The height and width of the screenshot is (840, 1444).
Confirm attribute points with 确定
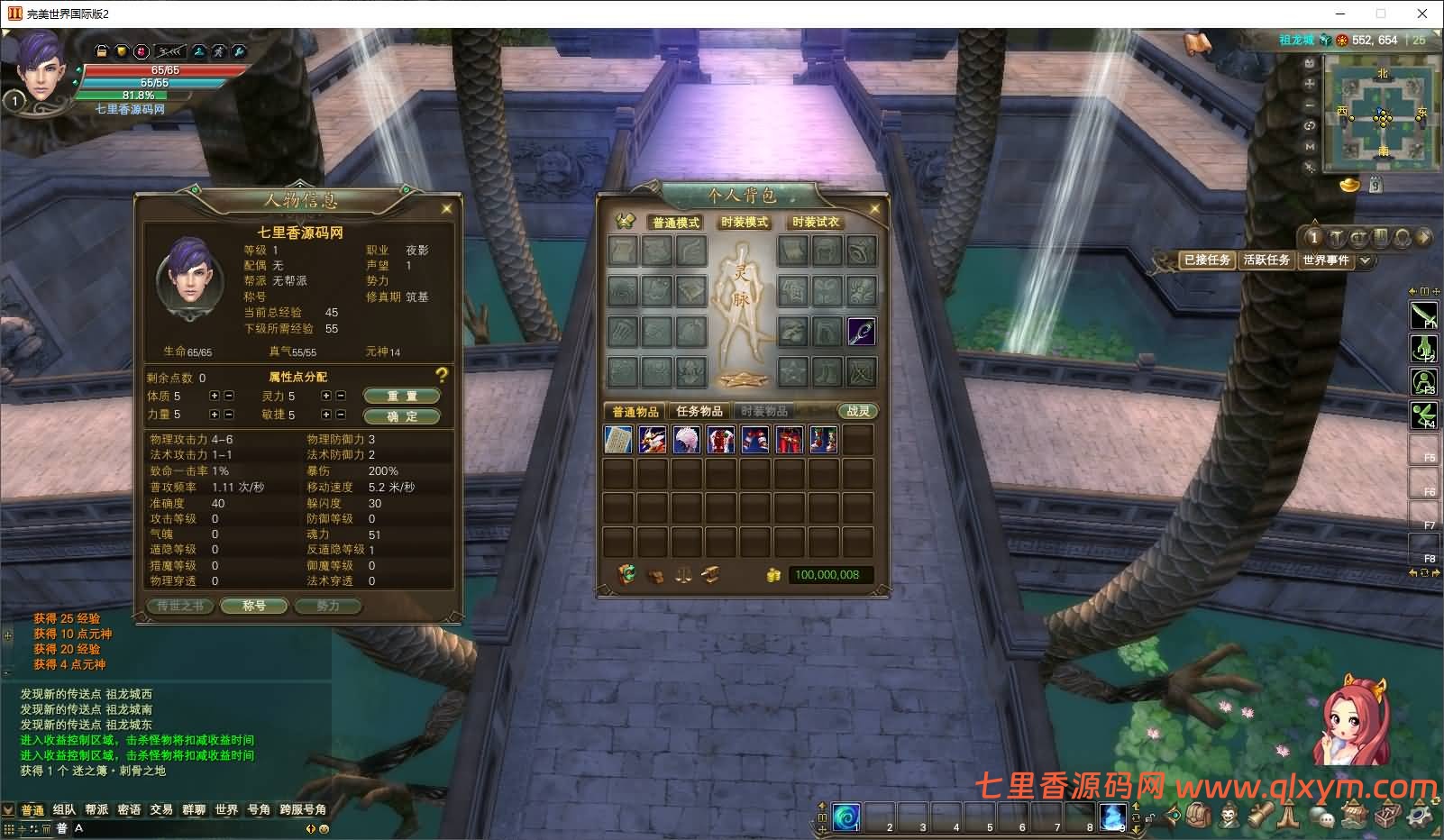[402, 416]
